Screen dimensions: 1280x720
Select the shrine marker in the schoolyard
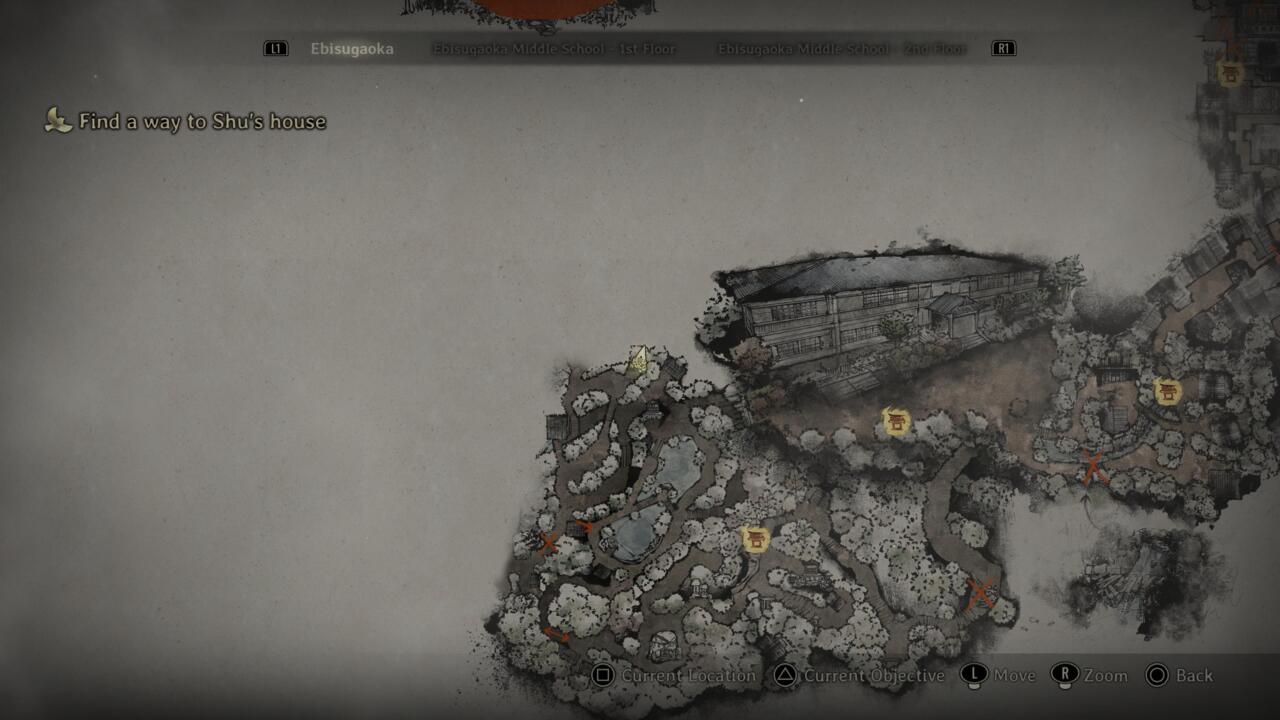point(897,422)
